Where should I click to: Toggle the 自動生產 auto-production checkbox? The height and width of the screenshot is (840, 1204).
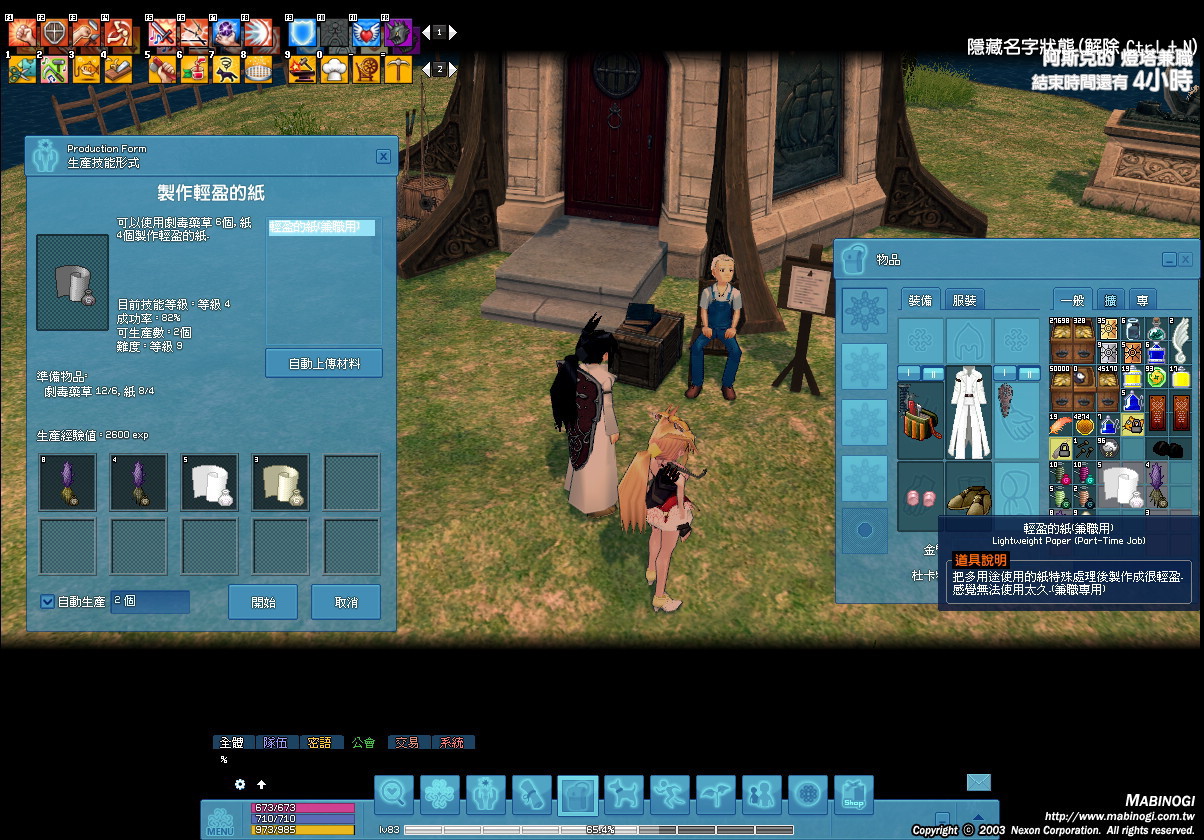point(47,602)
